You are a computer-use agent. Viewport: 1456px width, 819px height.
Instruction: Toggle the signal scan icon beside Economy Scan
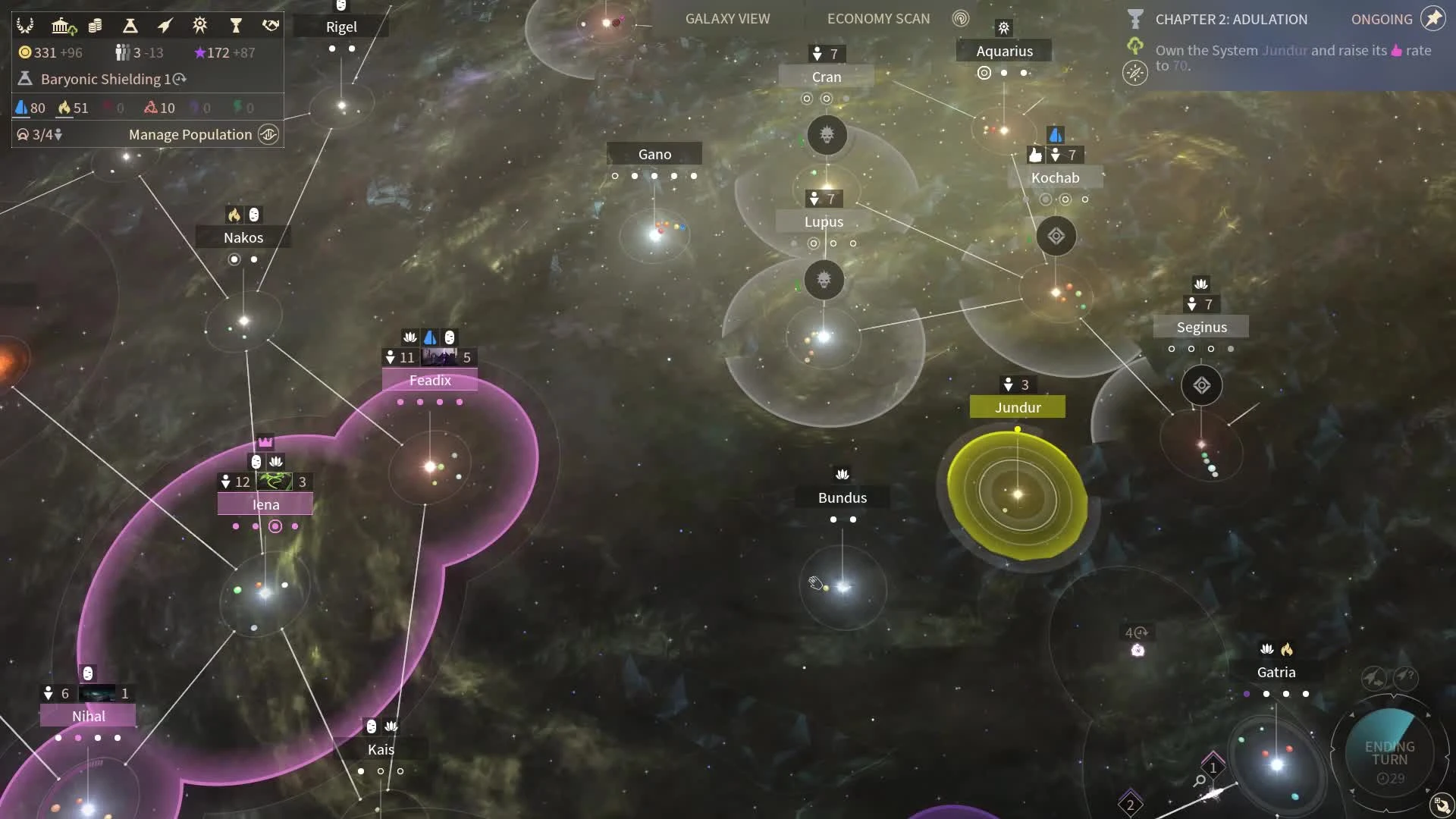(x=960, y=19)
